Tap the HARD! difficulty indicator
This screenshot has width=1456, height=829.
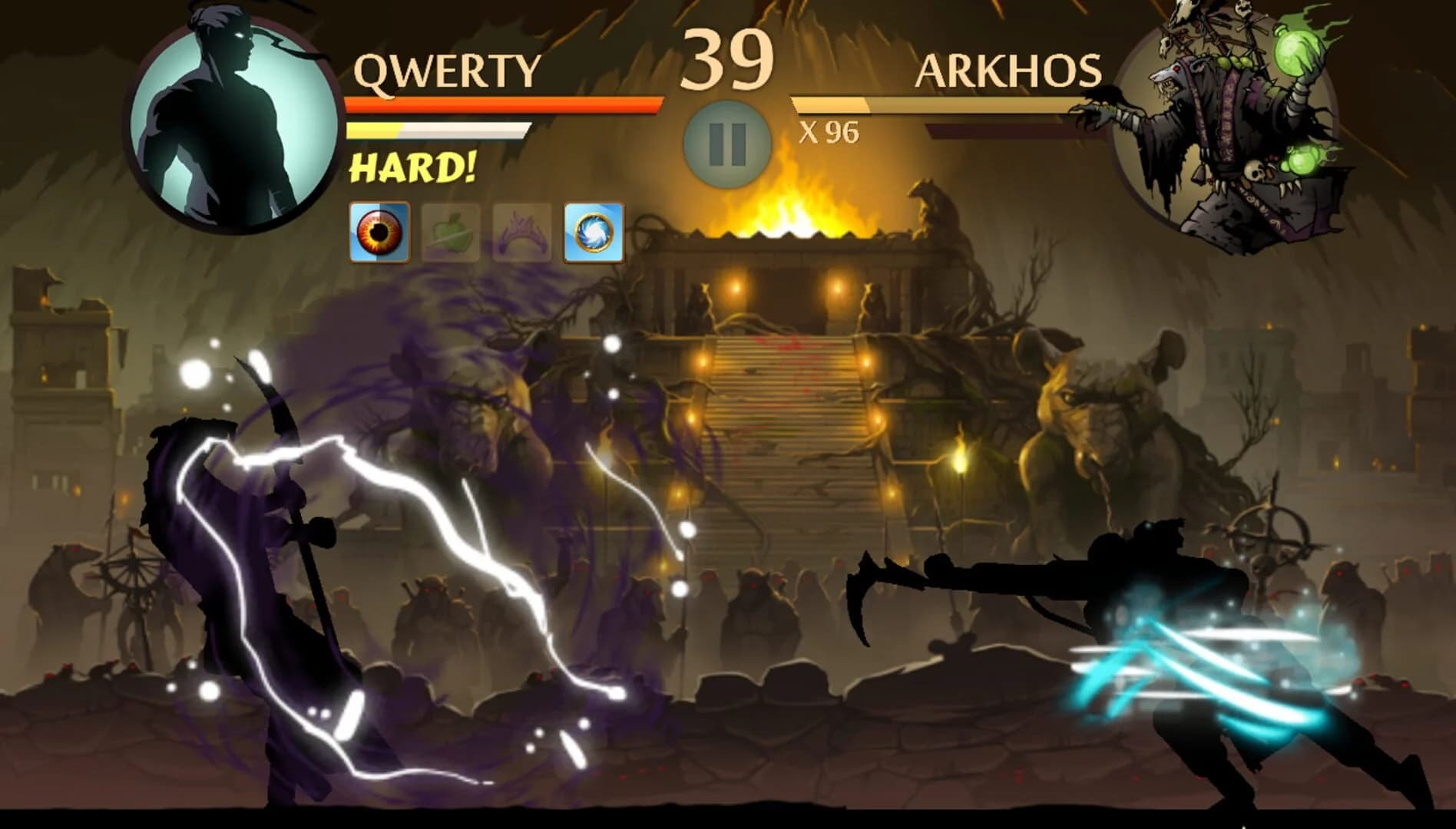tap(413, 167)
